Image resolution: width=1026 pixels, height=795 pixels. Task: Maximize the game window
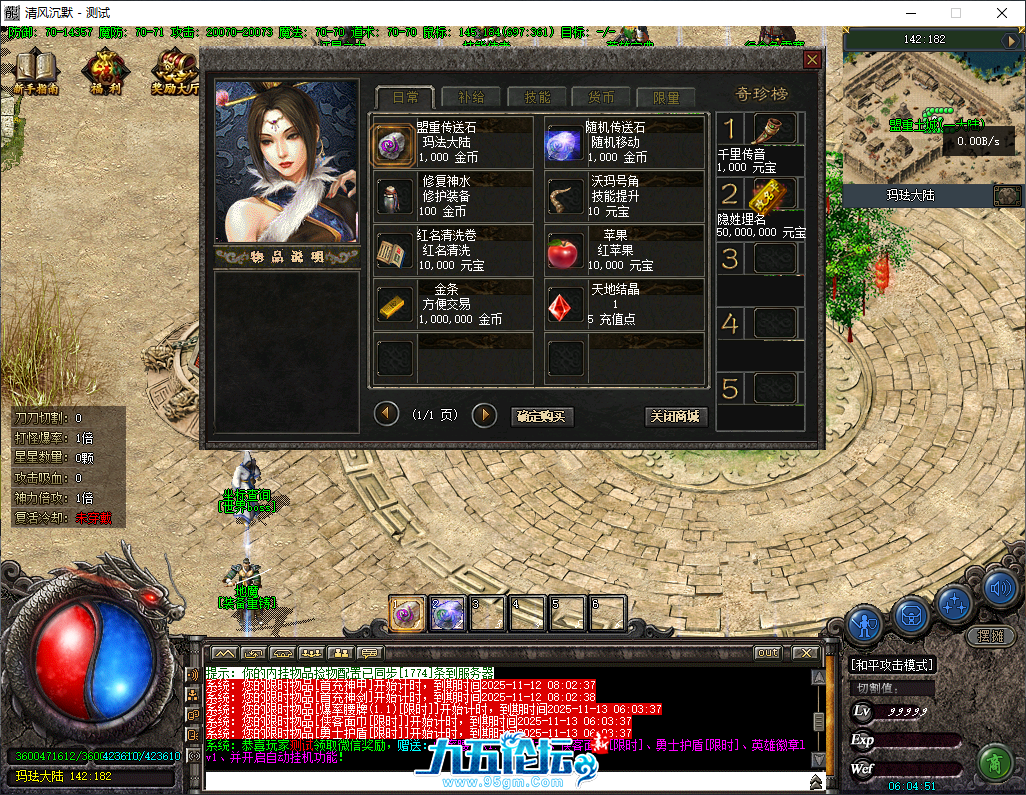click(x=955, y=13)
